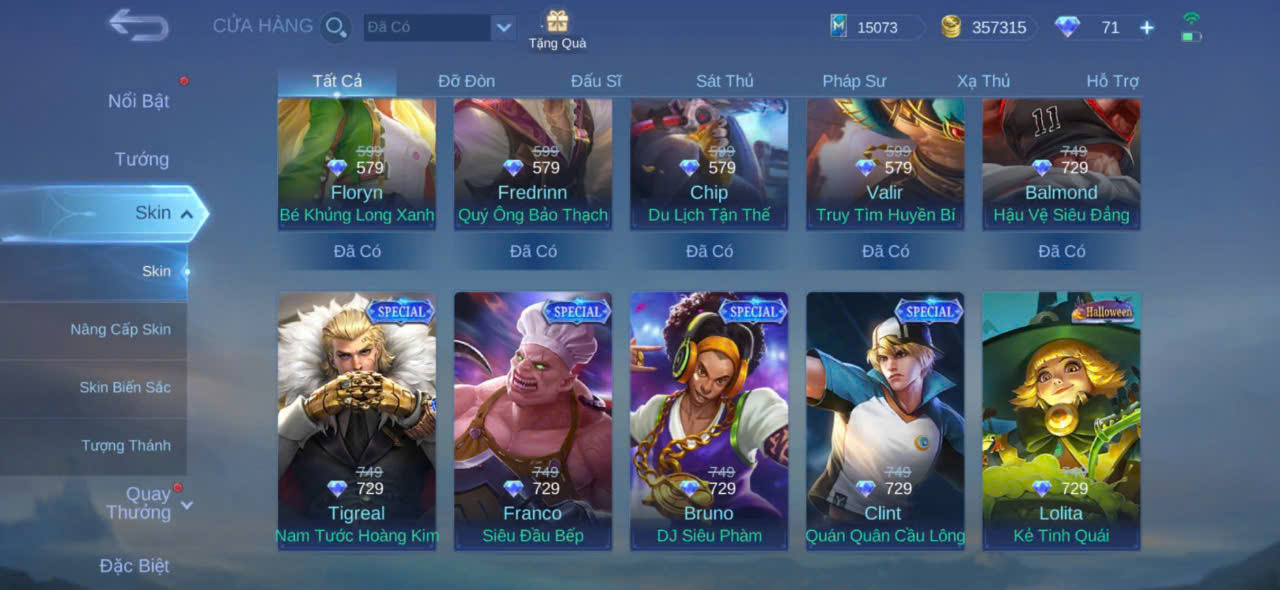Open the Xạ Thủ tab
The image size is (1280, 590).
[x=983, y=81]
